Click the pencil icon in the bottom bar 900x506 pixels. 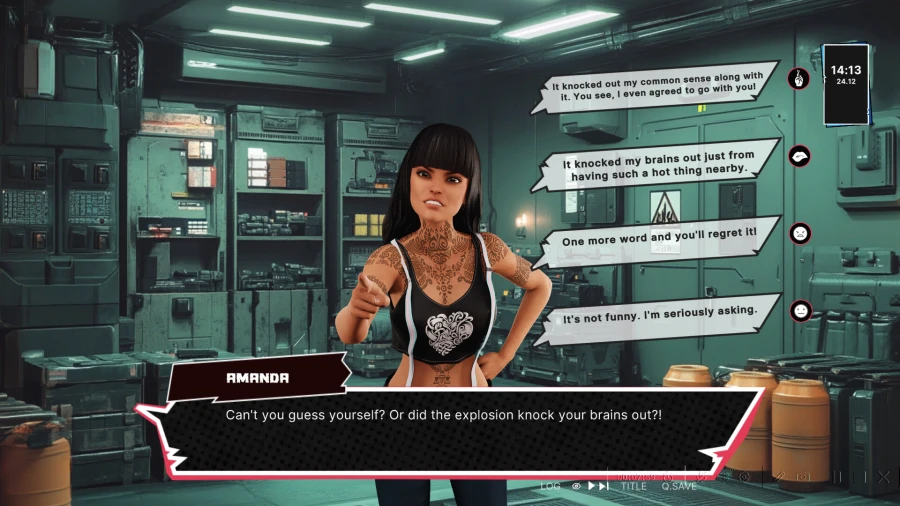[778, 477]
